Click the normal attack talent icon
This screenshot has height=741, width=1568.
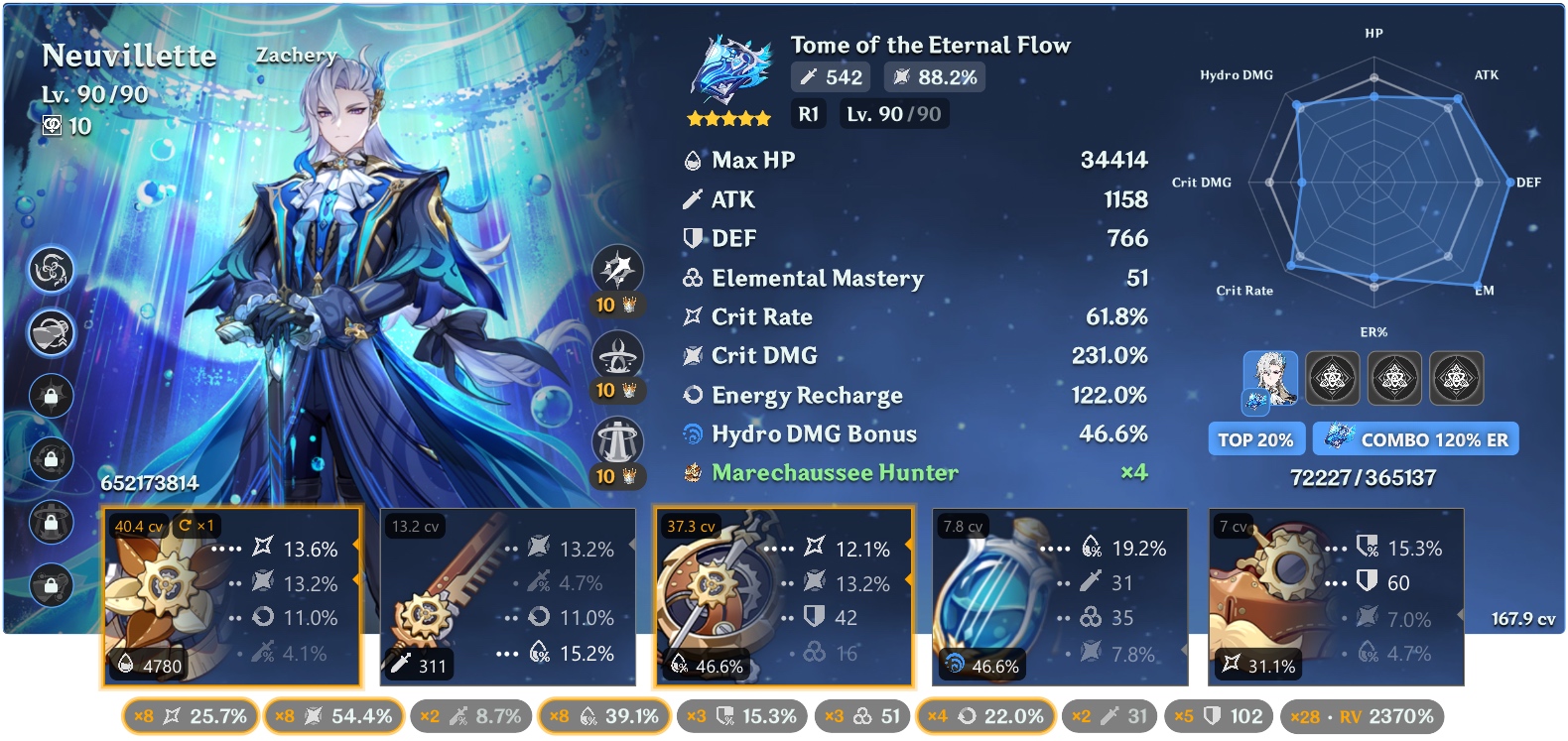click(x=617, y=270)
